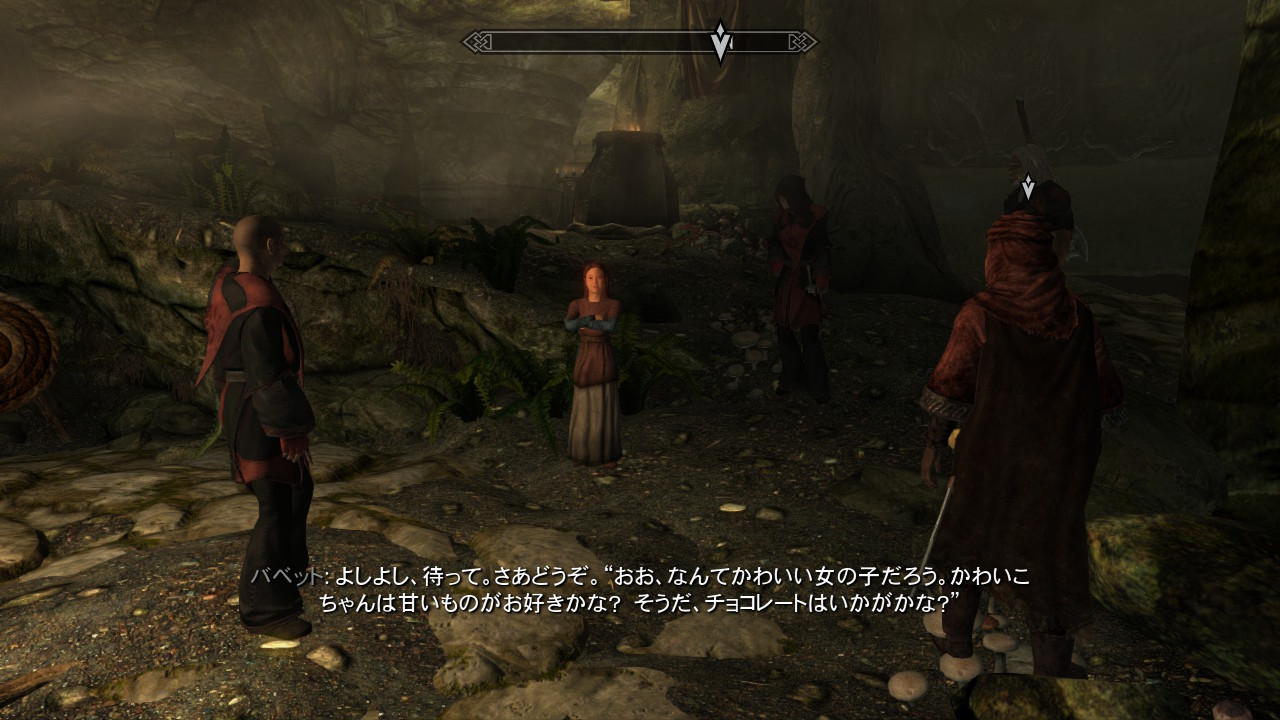Select the floating quest arrow above the hooded figure
The image size is (1280, 720).
click(1027, 187)
